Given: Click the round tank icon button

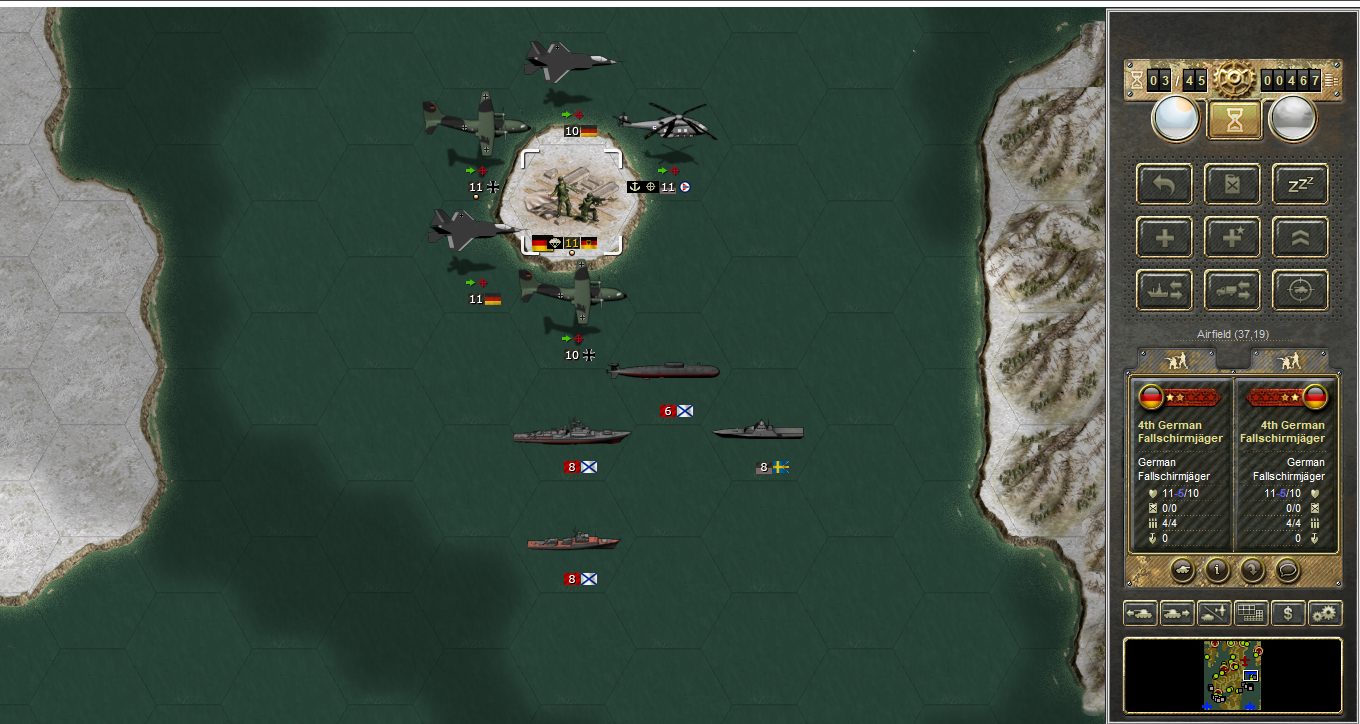Looking at the screenshot, I should (1181, 570).
